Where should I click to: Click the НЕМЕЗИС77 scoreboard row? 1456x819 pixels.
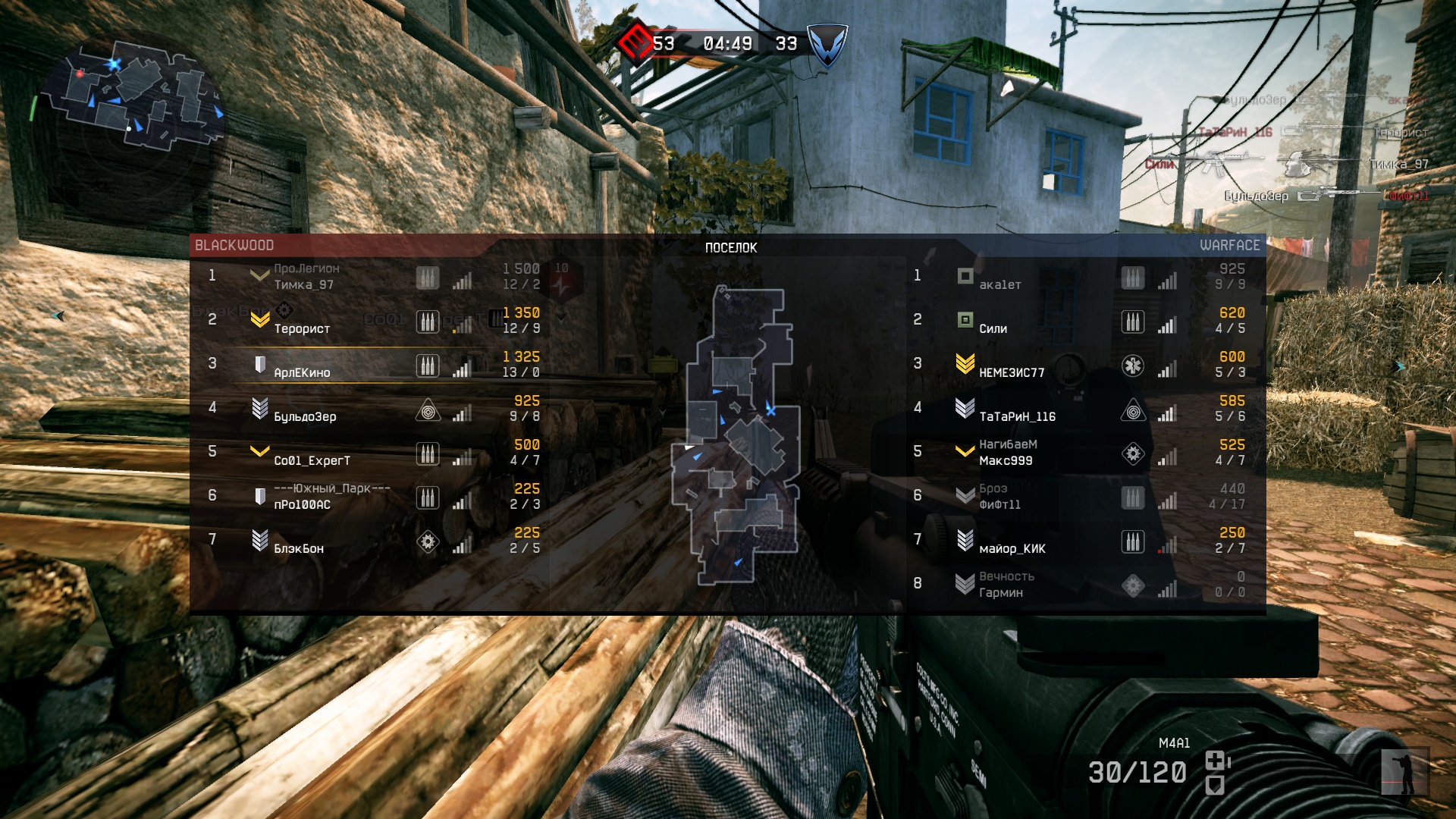click(1012, 373)
